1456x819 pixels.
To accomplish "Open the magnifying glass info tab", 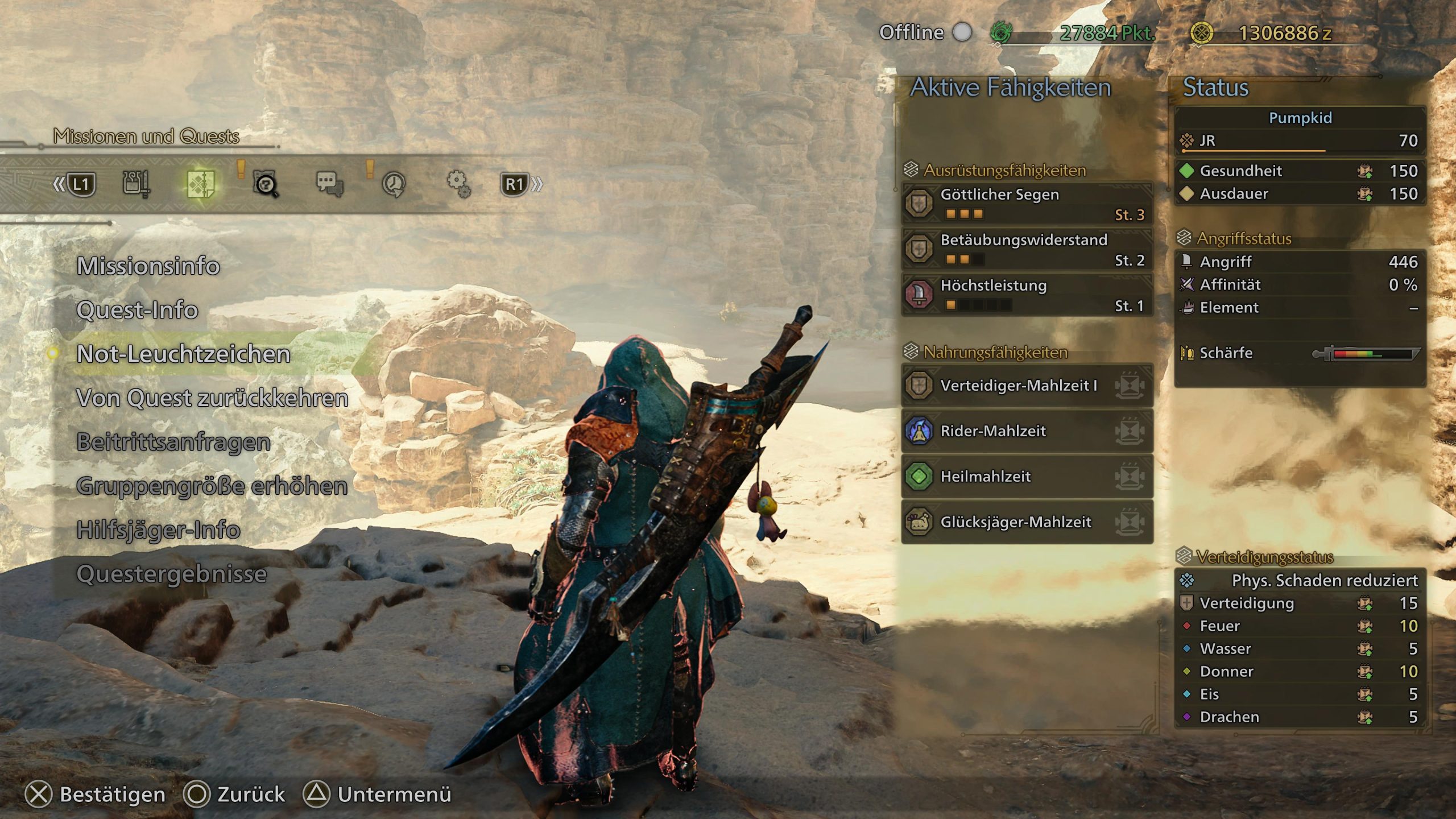I will tap(265, 184).
